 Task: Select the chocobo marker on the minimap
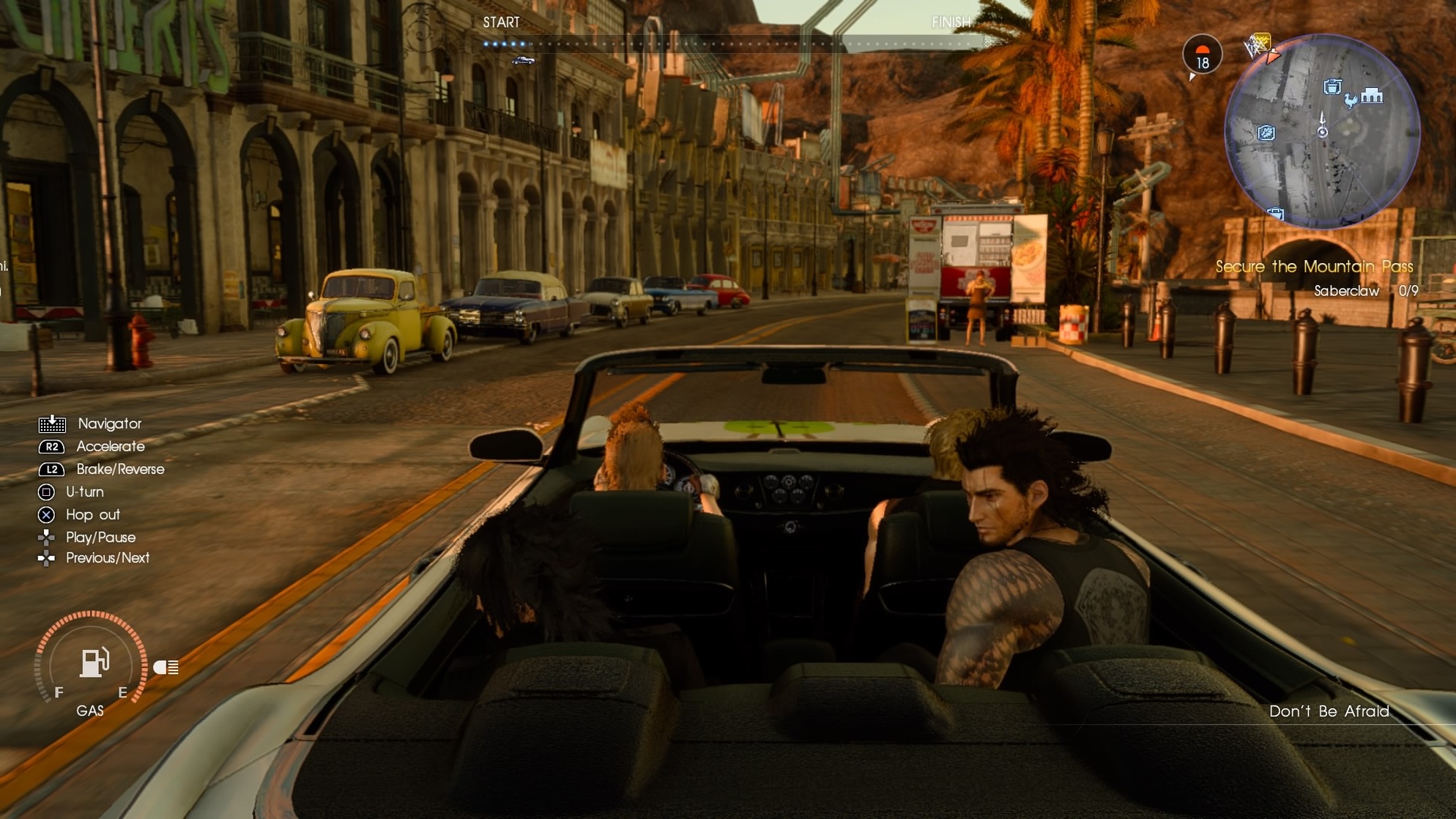(1351, 101)
